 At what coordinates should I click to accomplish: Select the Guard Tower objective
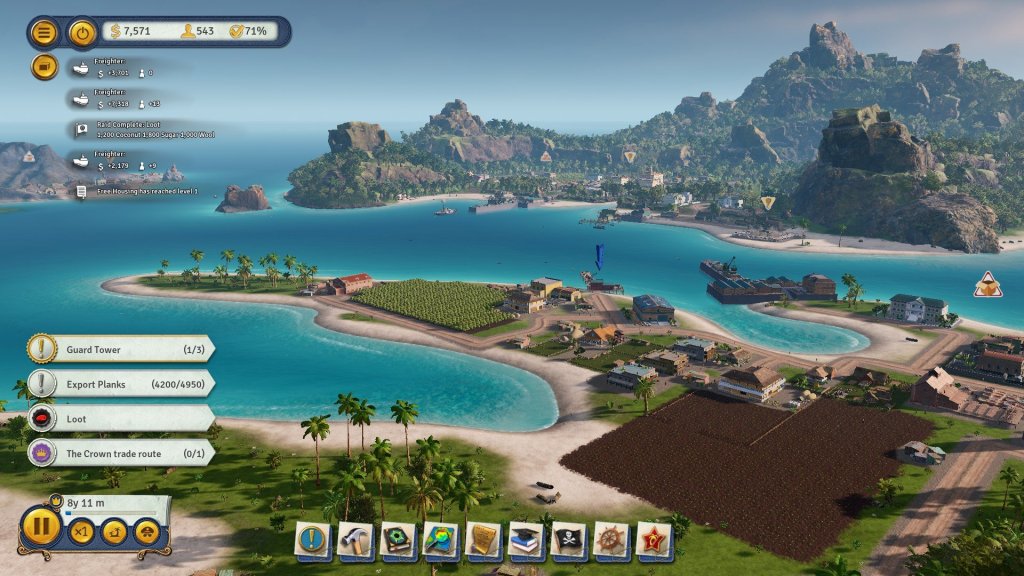[120, 348]
